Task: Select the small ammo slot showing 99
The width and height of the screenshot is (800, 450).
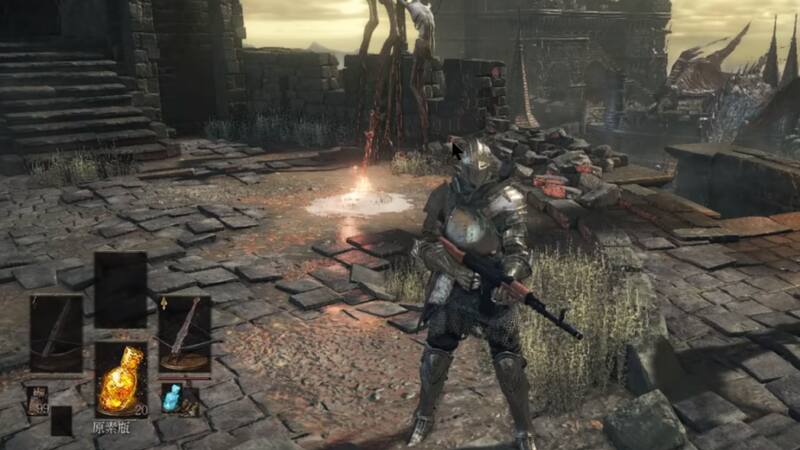Action: click(x=39, y=400)
